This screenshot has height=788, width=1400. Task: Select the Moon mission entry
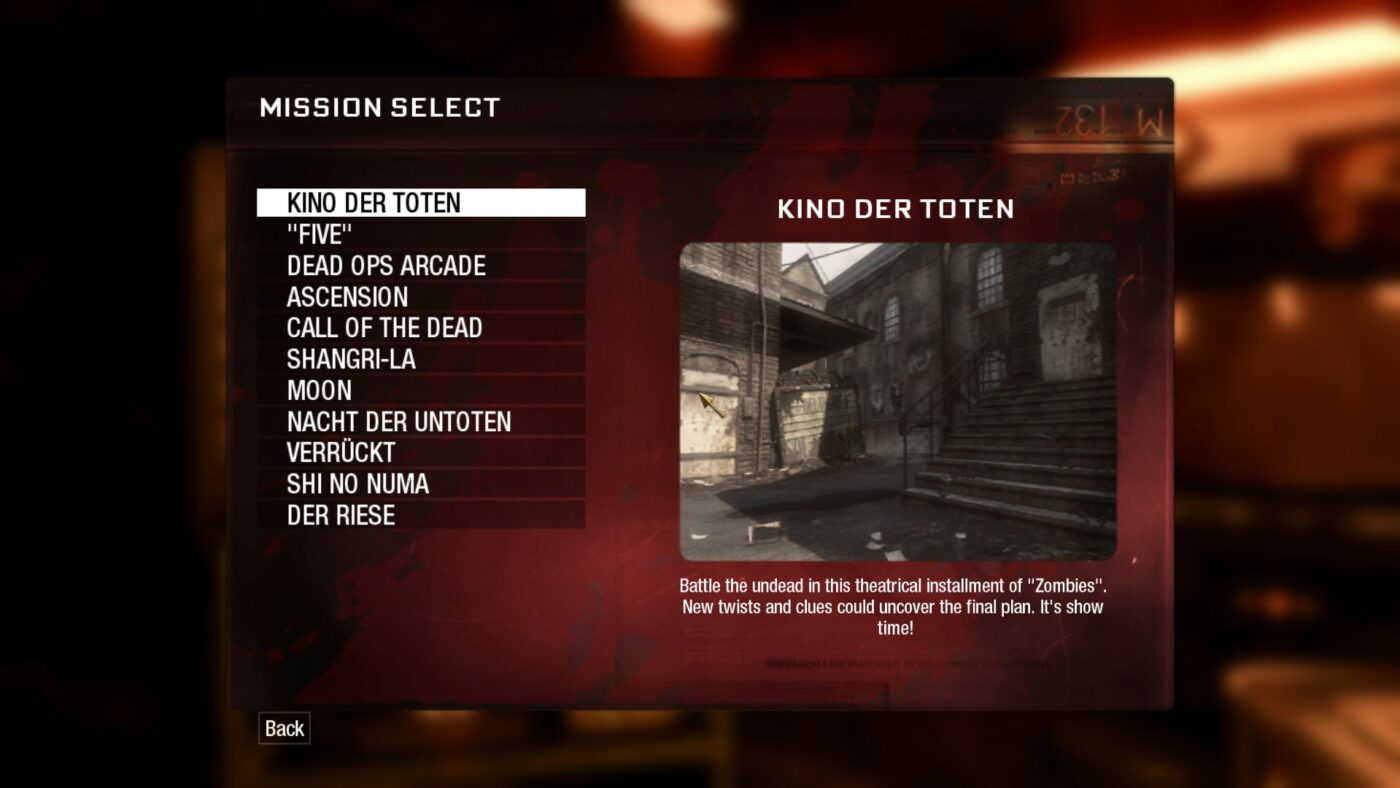(x=319, y=390)
